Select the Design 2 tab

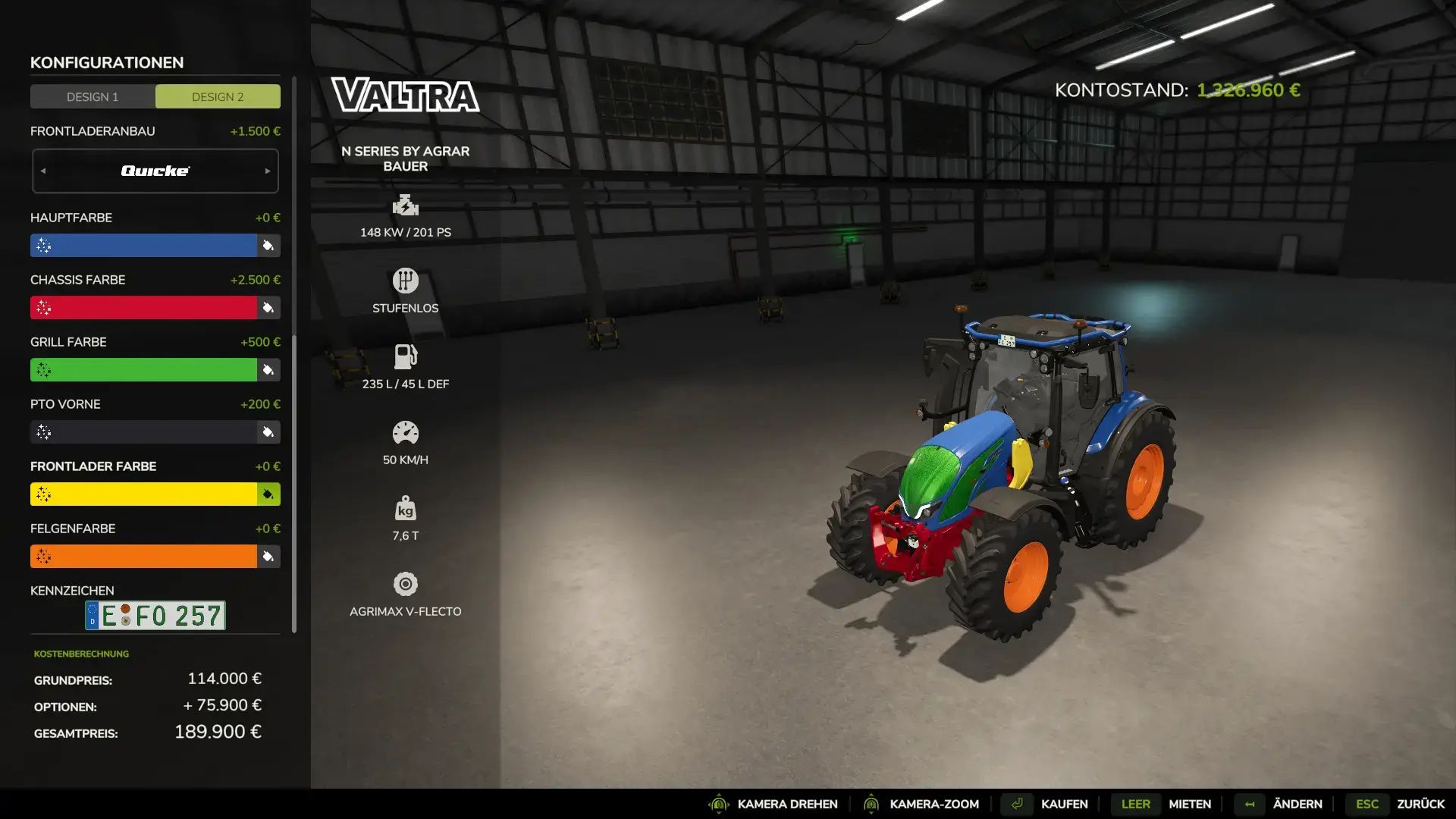click(x=218, y=96)
